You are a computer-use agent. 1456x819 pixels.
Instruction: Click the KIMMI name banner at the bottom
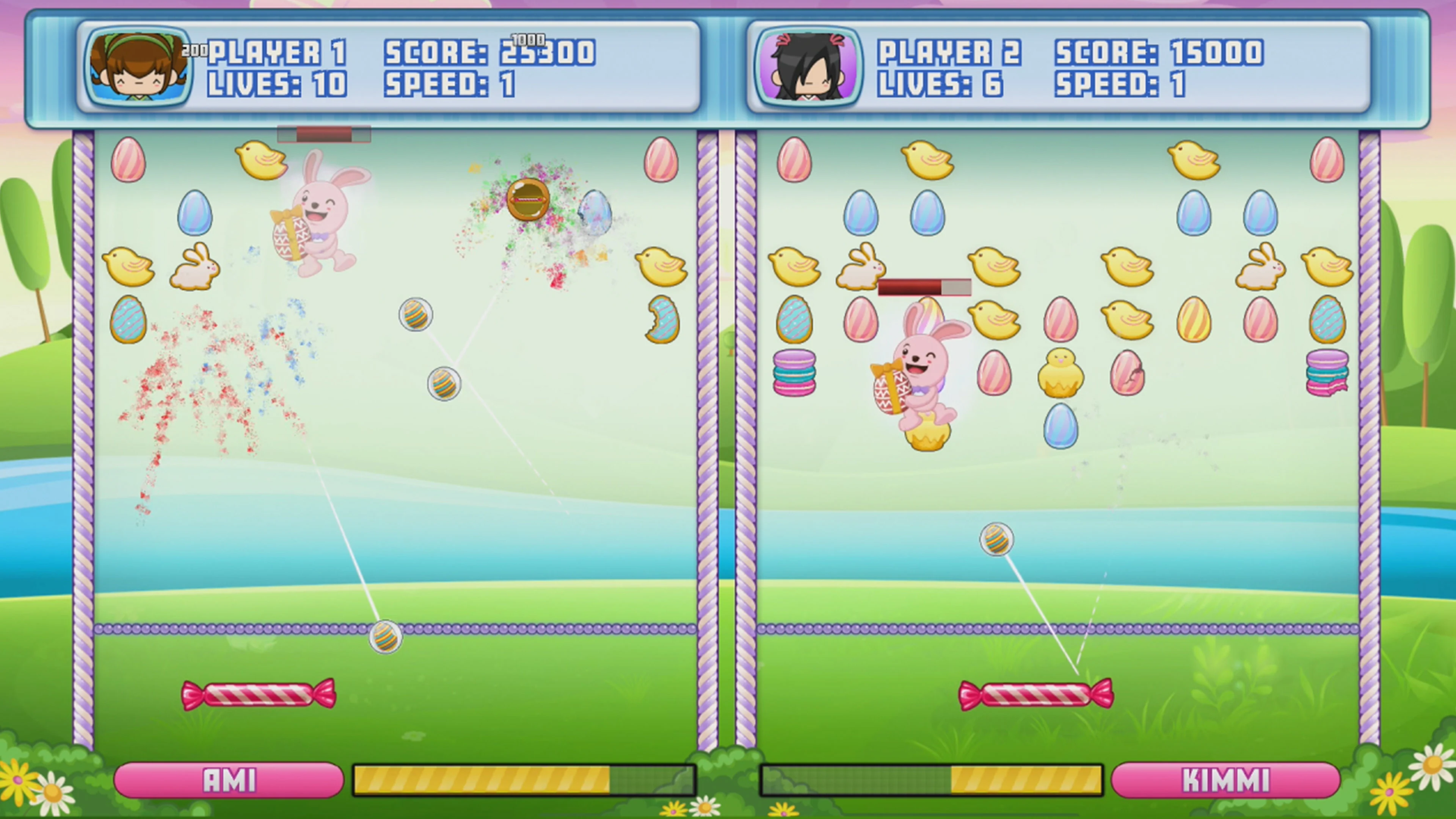pyautogui.click(x=1228, y=780)
